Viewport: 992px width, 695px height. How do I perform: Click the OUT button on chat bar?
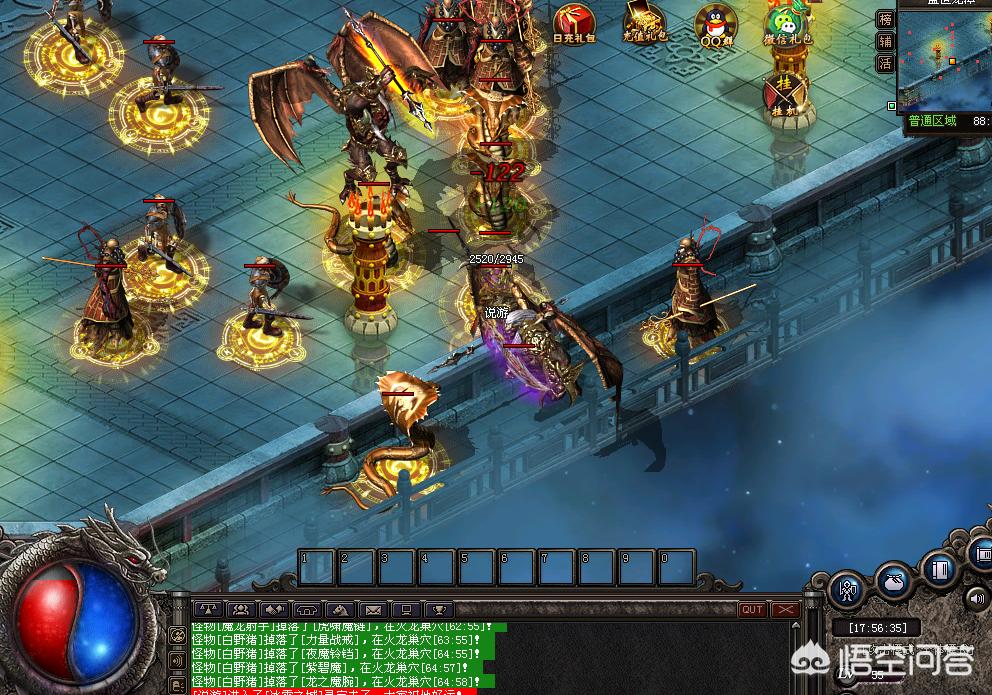tap(751, 609)
